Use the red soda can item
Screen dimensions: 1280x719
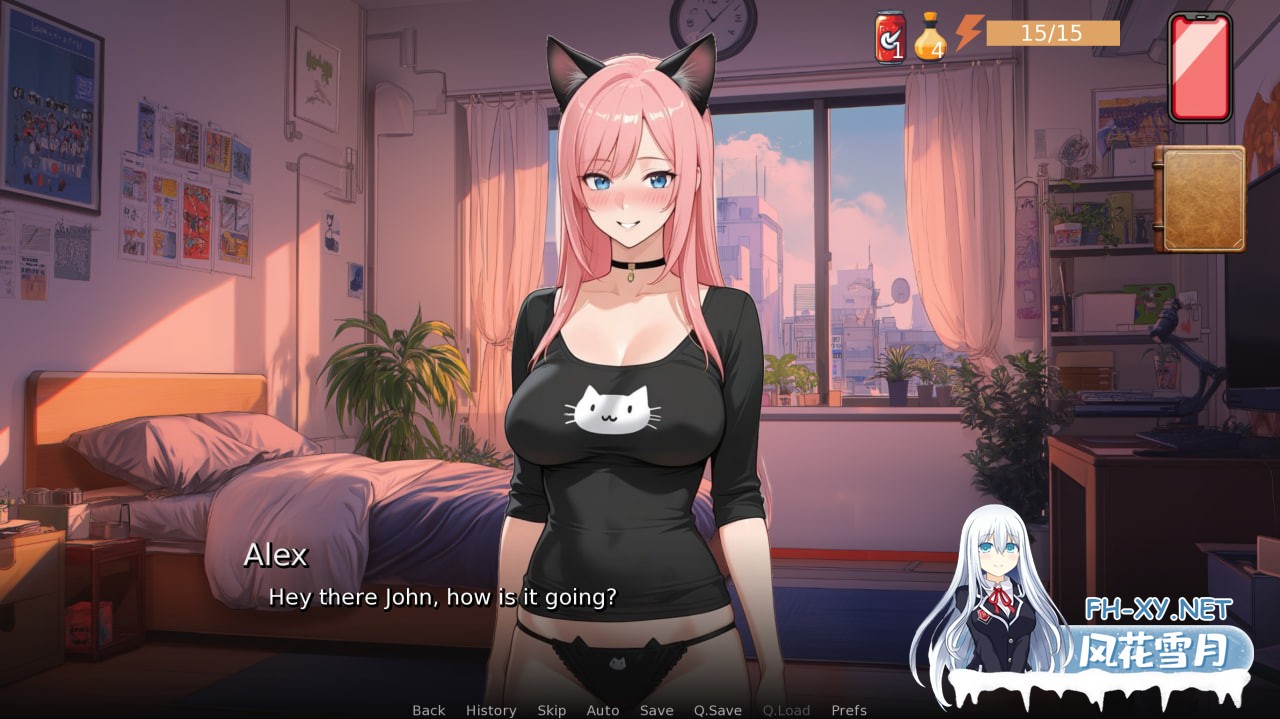click(x=889, y=38)
